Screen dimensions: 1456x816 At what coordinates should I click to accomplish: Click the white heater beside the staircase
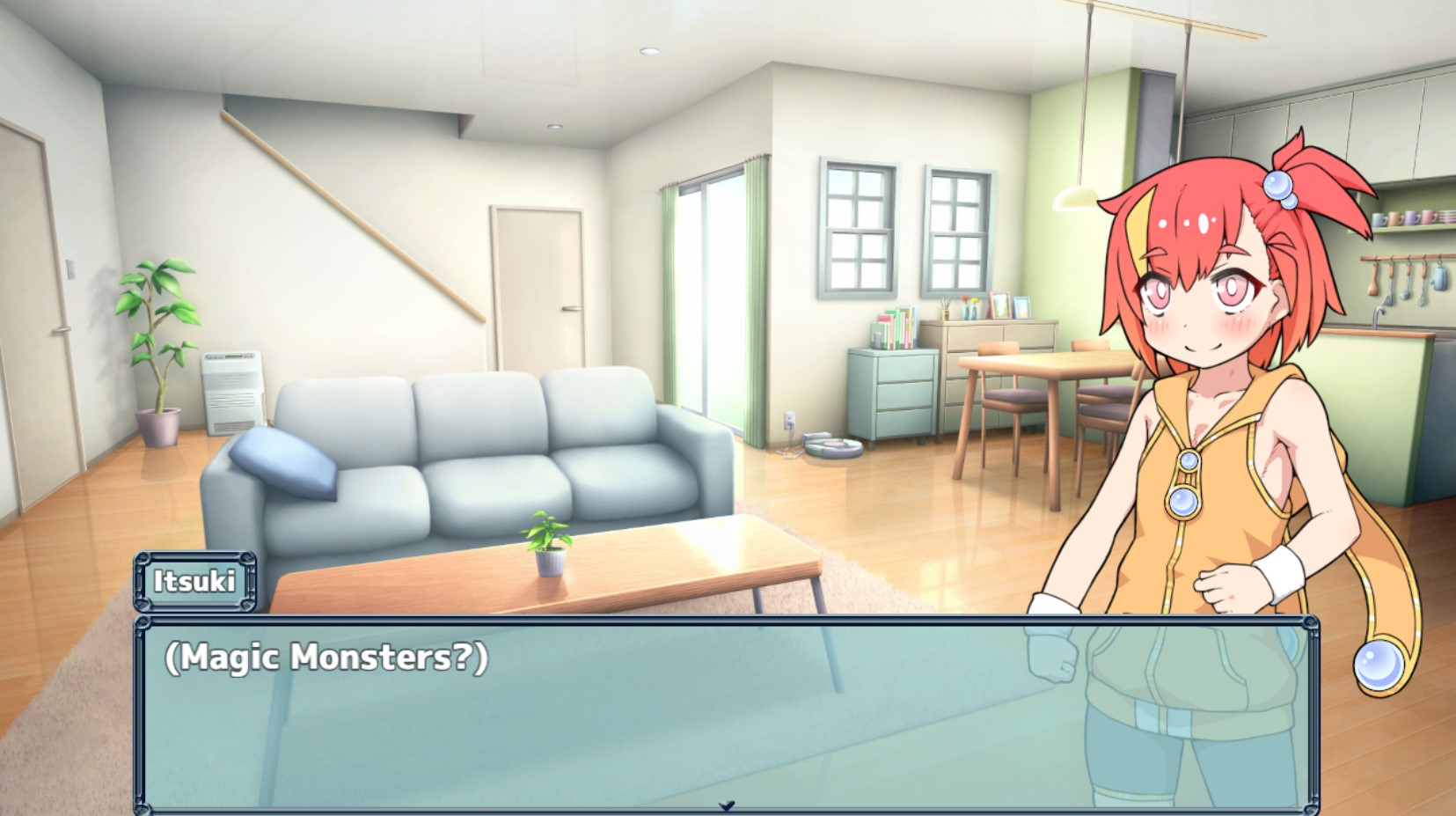pyautogui.click(x=230, y=392)
